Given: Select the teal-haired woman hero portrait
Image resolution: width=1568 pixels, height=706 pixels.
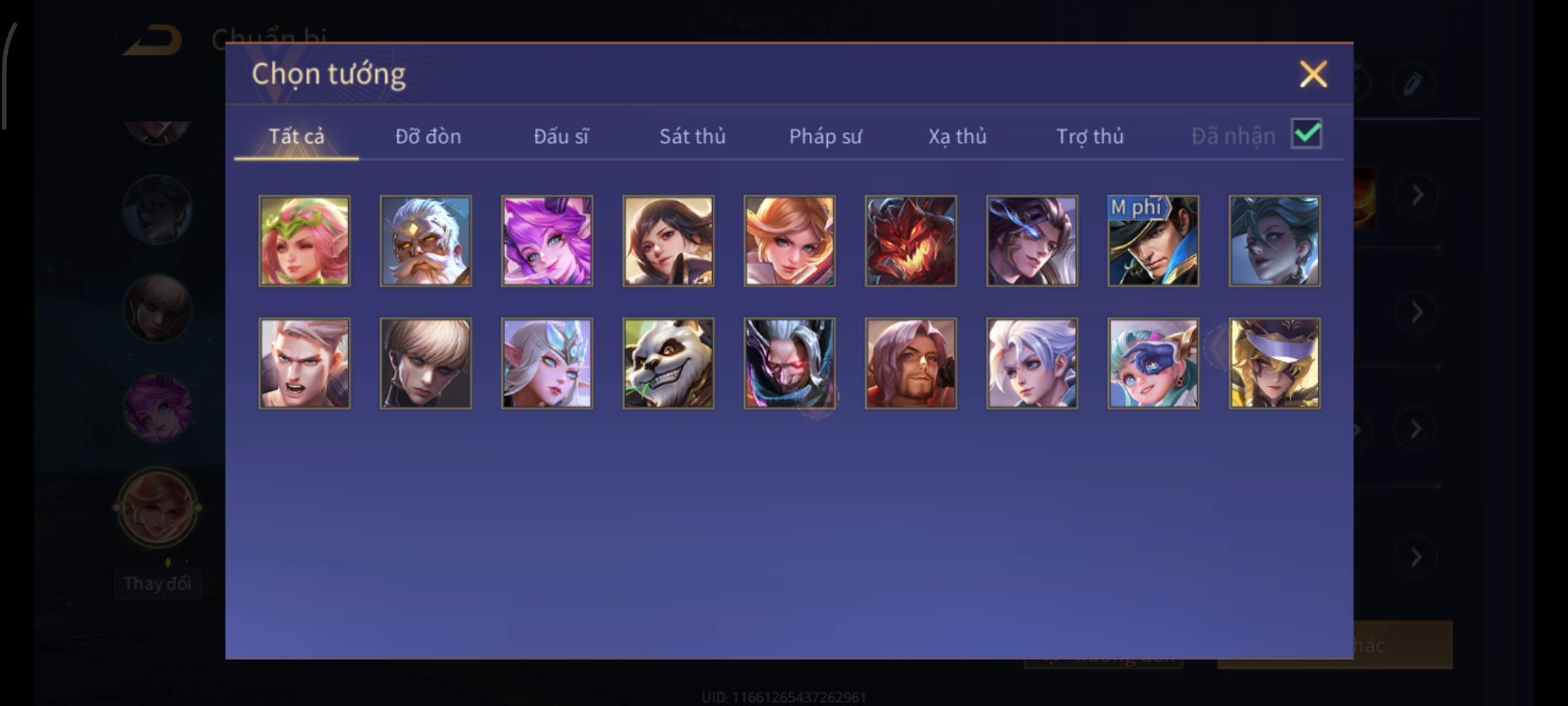Looking at the screenshot, I should (x=1274, y=241).
